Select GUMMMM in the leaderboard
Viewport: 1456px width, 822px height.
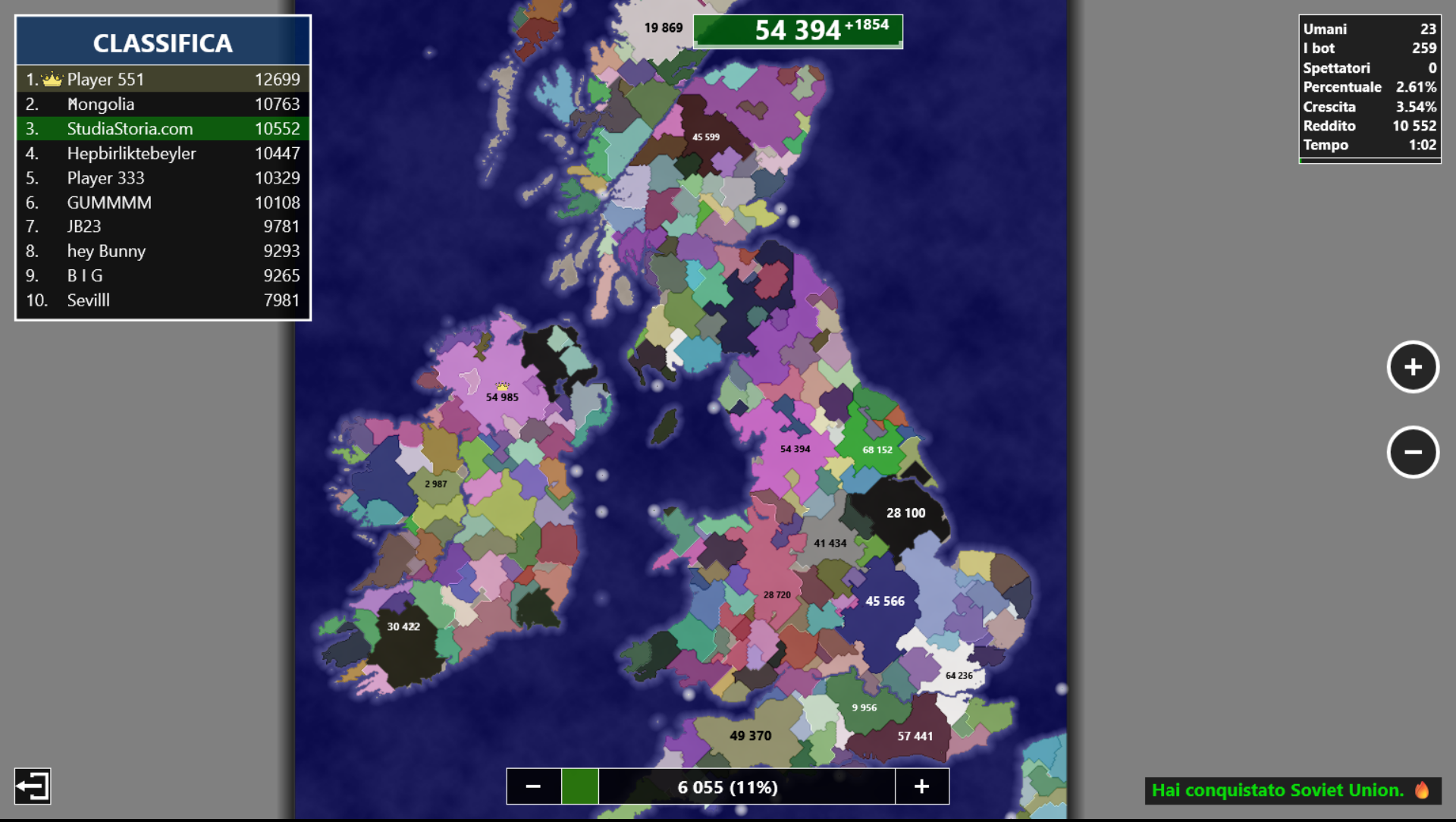163,202
